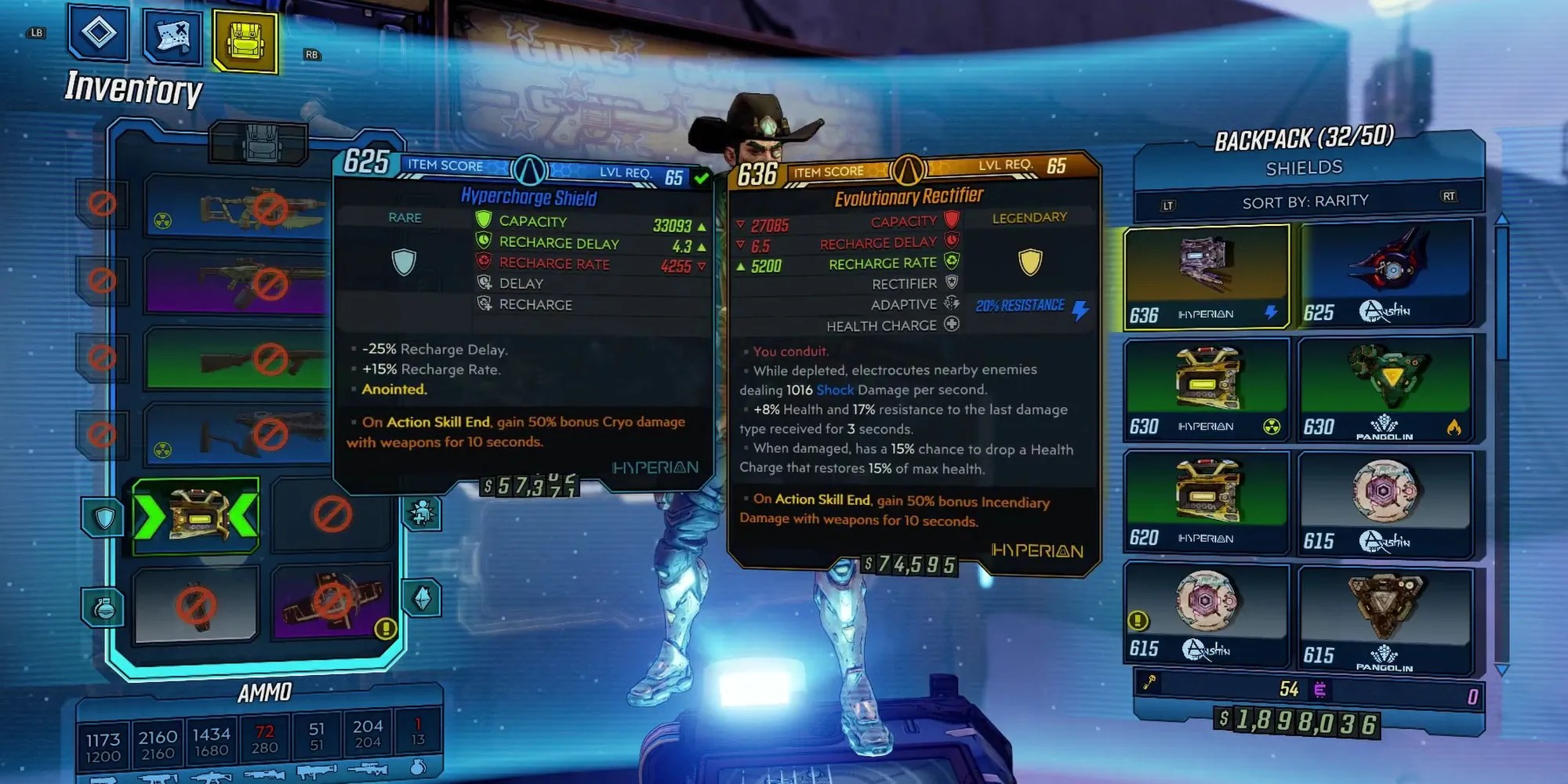This screenshot has height=784, width=1568.
Task: Toggle the yellow exclamation badge on the 615 Ashen shield
Action: coord(1138,619)
